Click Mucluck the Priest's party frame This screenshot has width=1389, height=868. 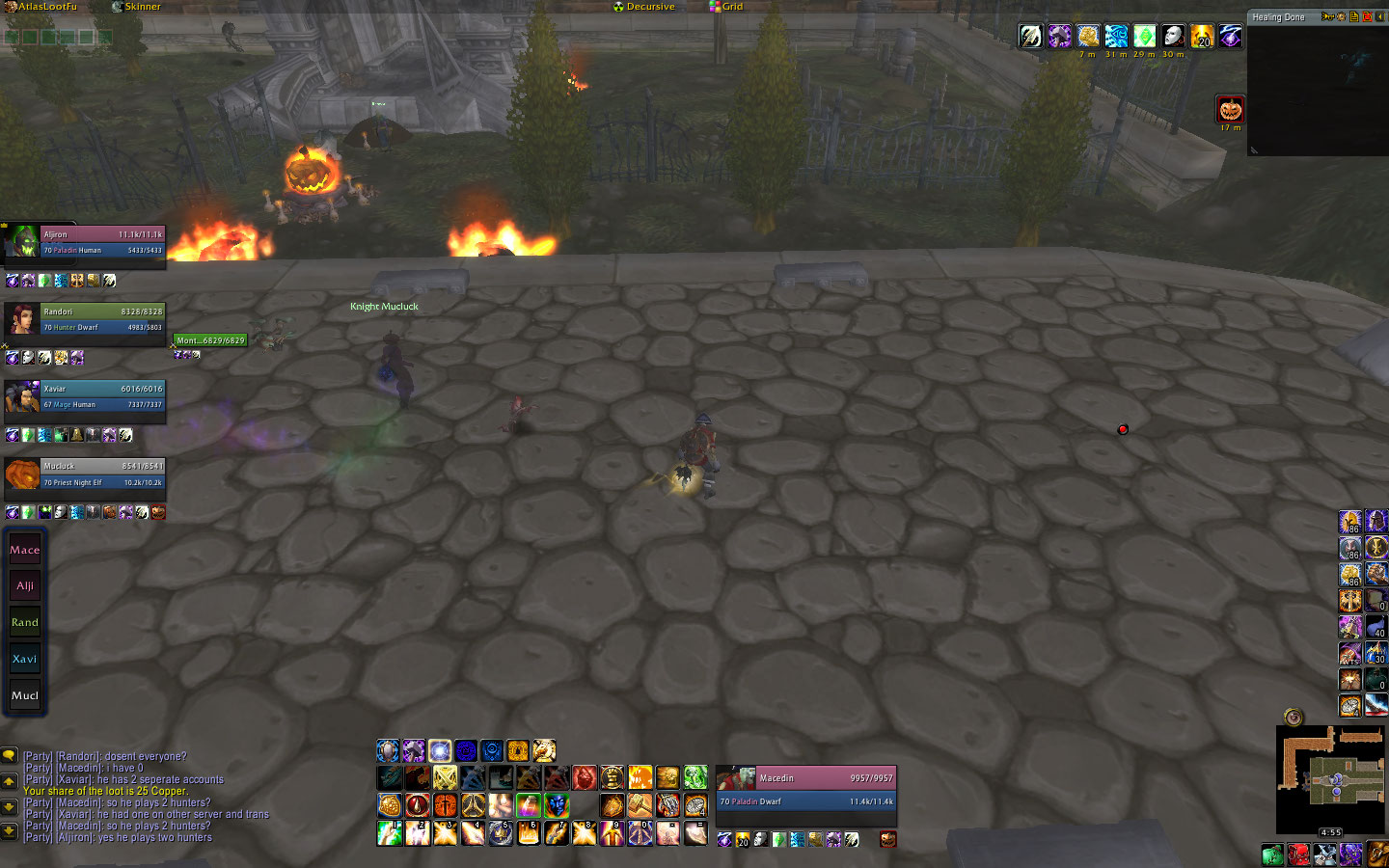click(x=101, y=474)
